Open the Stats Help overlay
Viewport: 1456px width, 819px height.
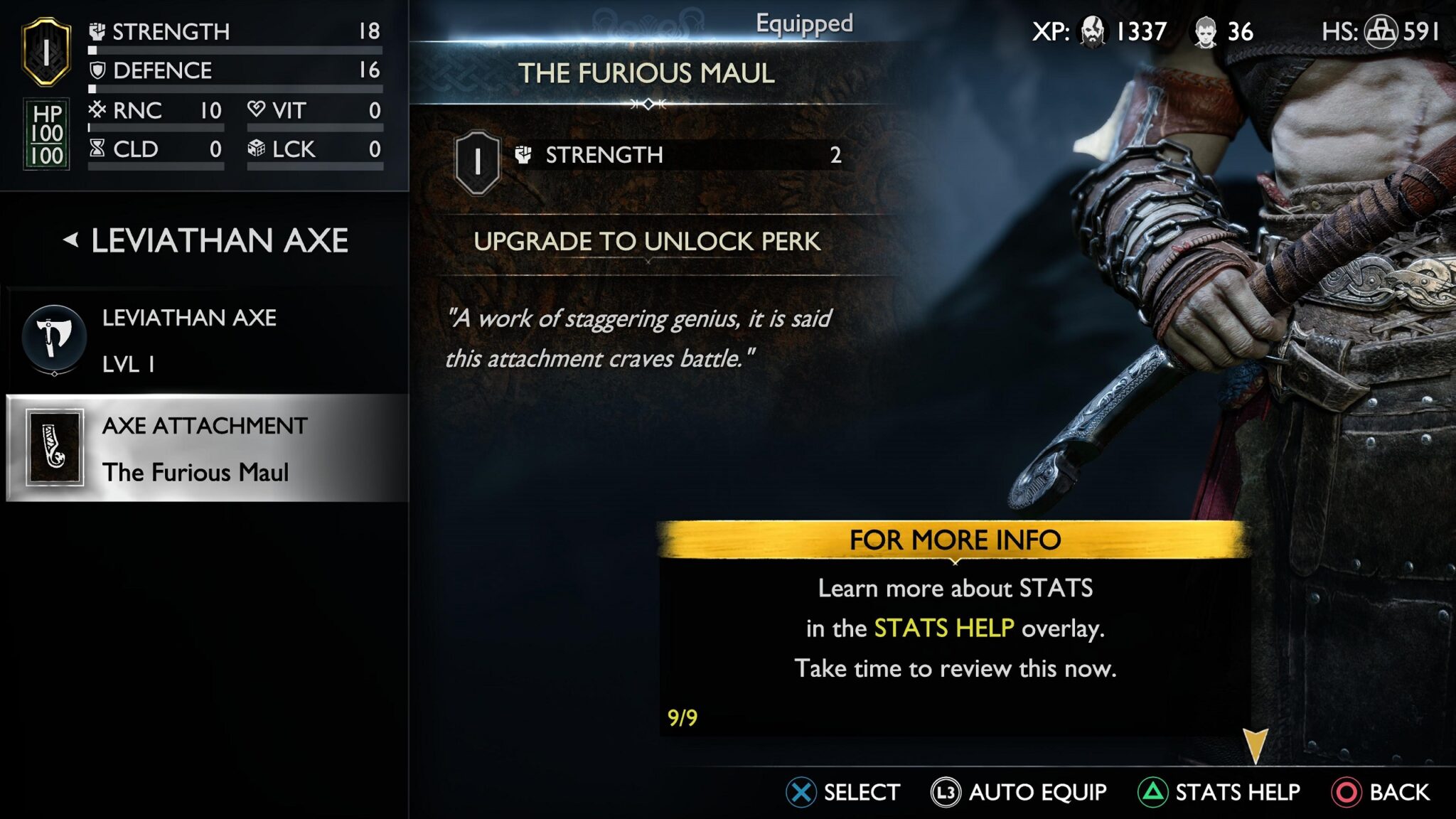click(1219, 792)
